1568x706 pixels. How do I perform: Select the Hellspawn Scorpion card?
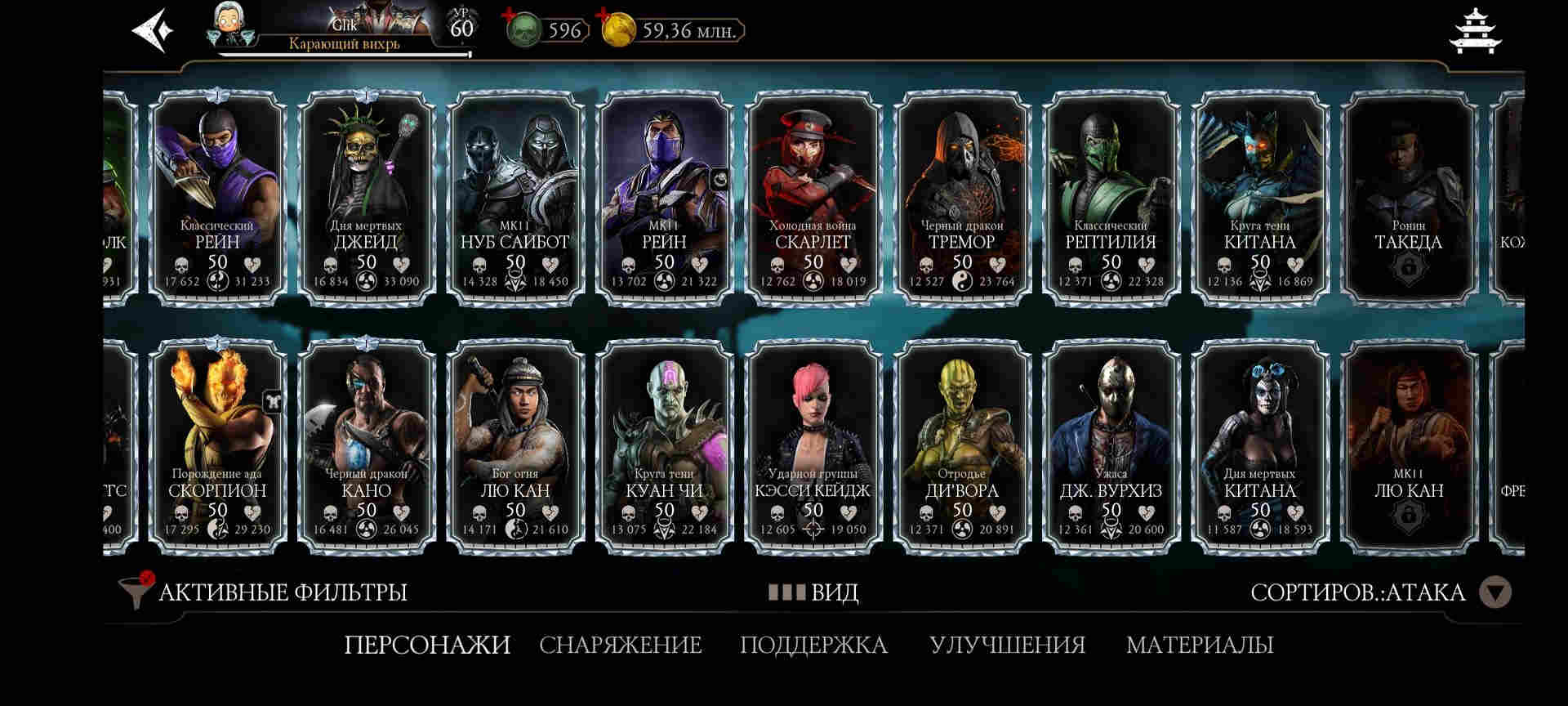click(x=217, y=446)
